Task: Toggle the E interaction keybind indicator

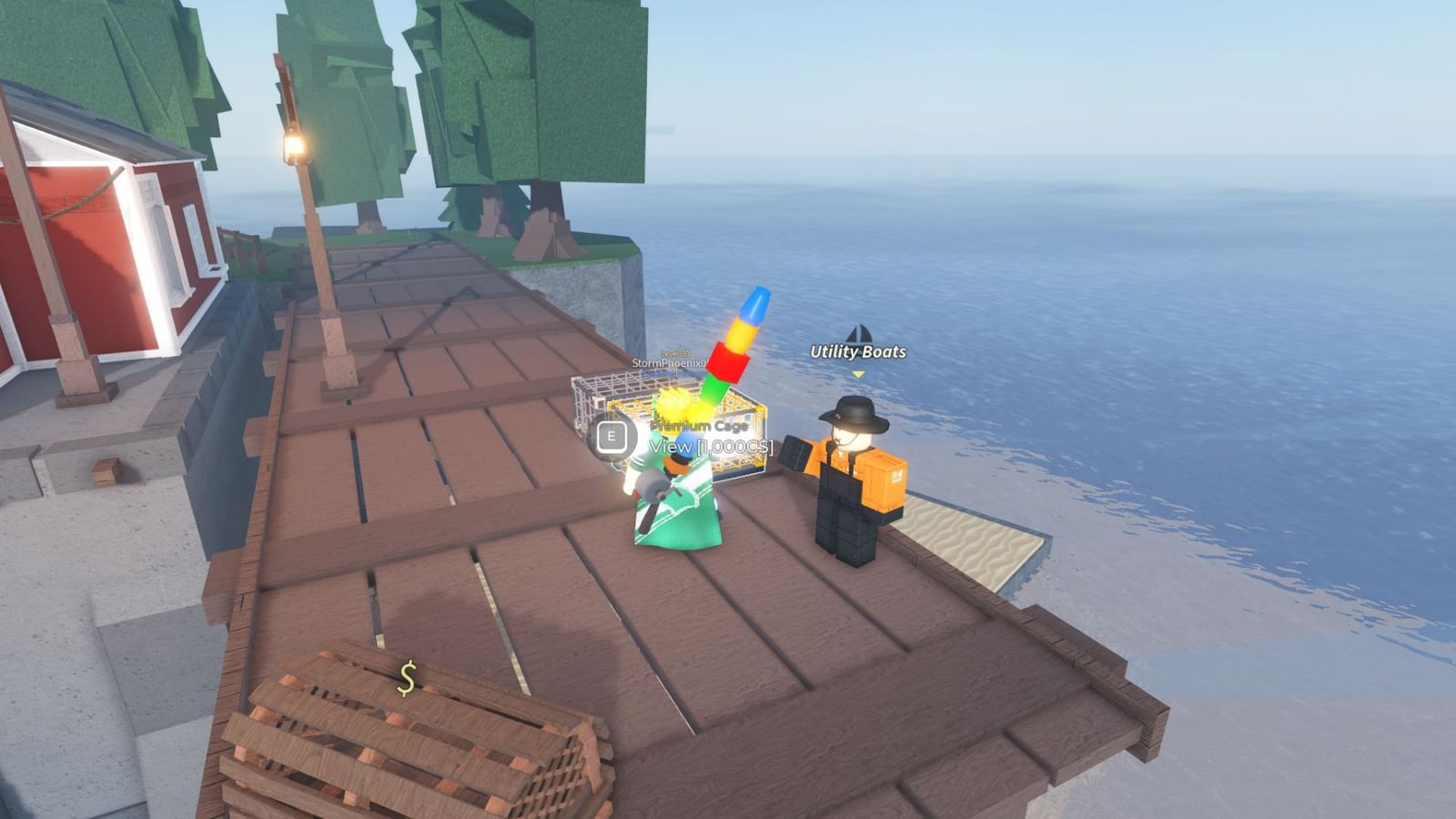Action: [x=611, y=437]
